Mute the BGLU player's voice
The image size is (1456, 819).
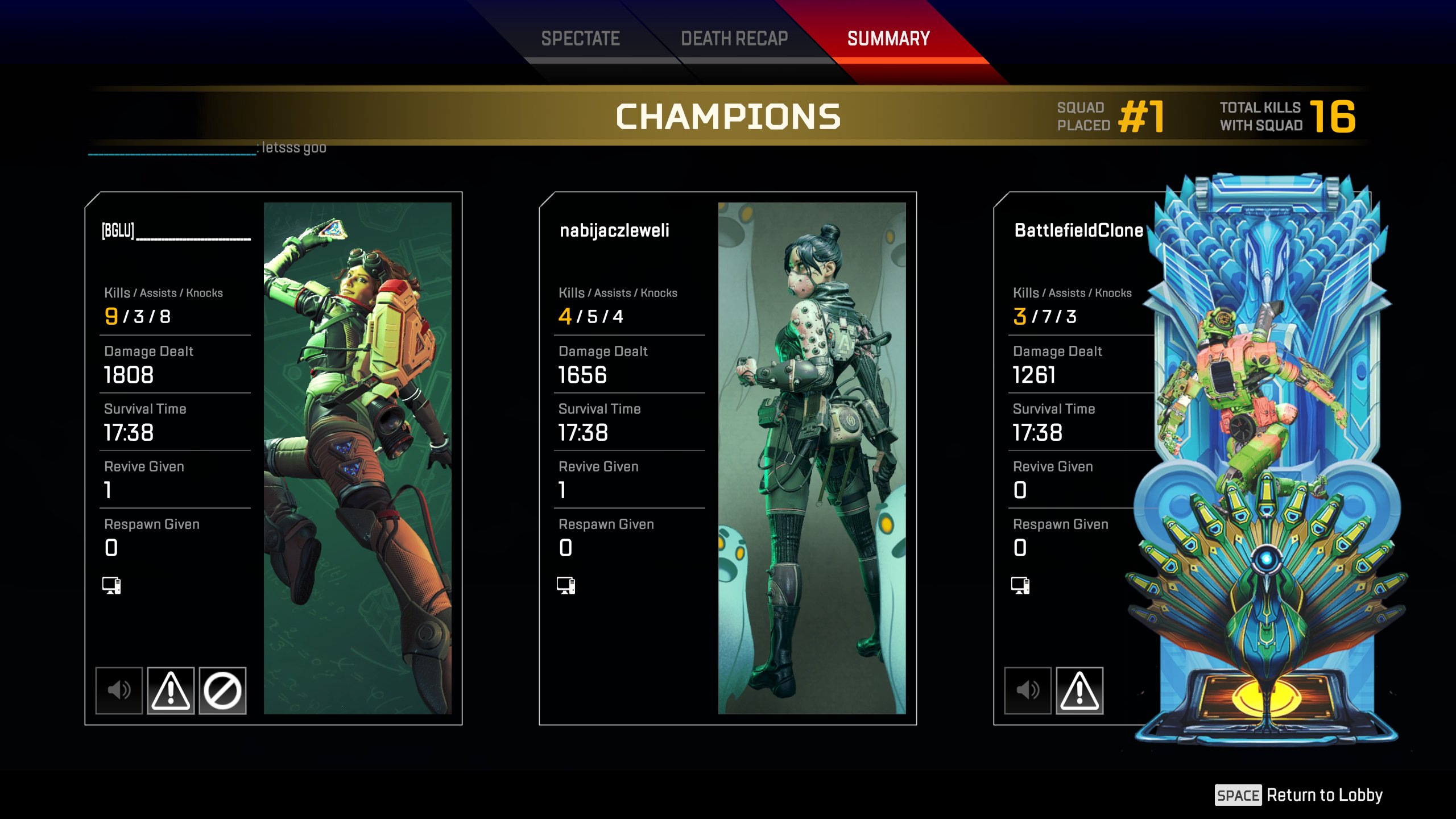pyautogui.click(x=119, y=690)
